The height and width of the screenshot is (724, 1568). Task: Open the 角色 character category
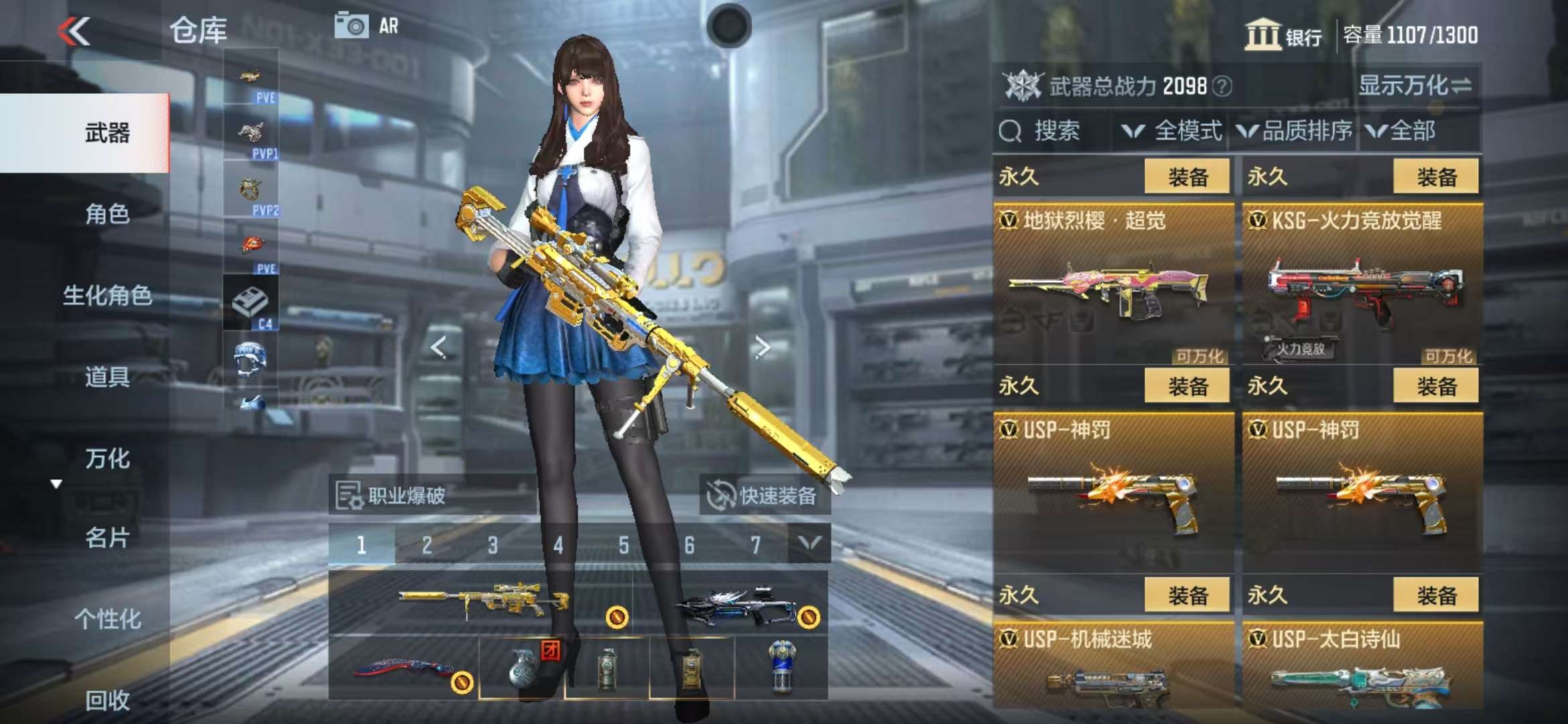click(x=107, y=215)
